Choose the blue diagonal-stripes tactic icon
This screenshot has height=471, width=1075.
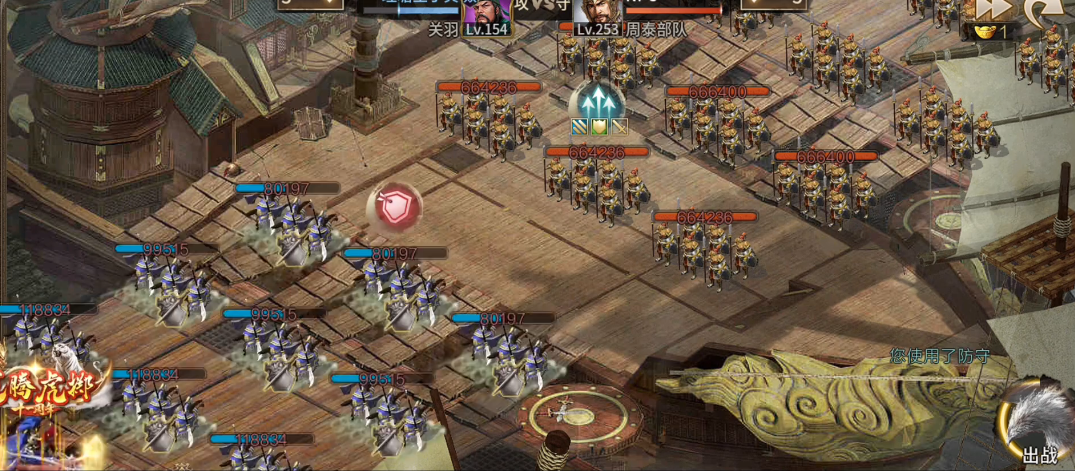(579, 127)
